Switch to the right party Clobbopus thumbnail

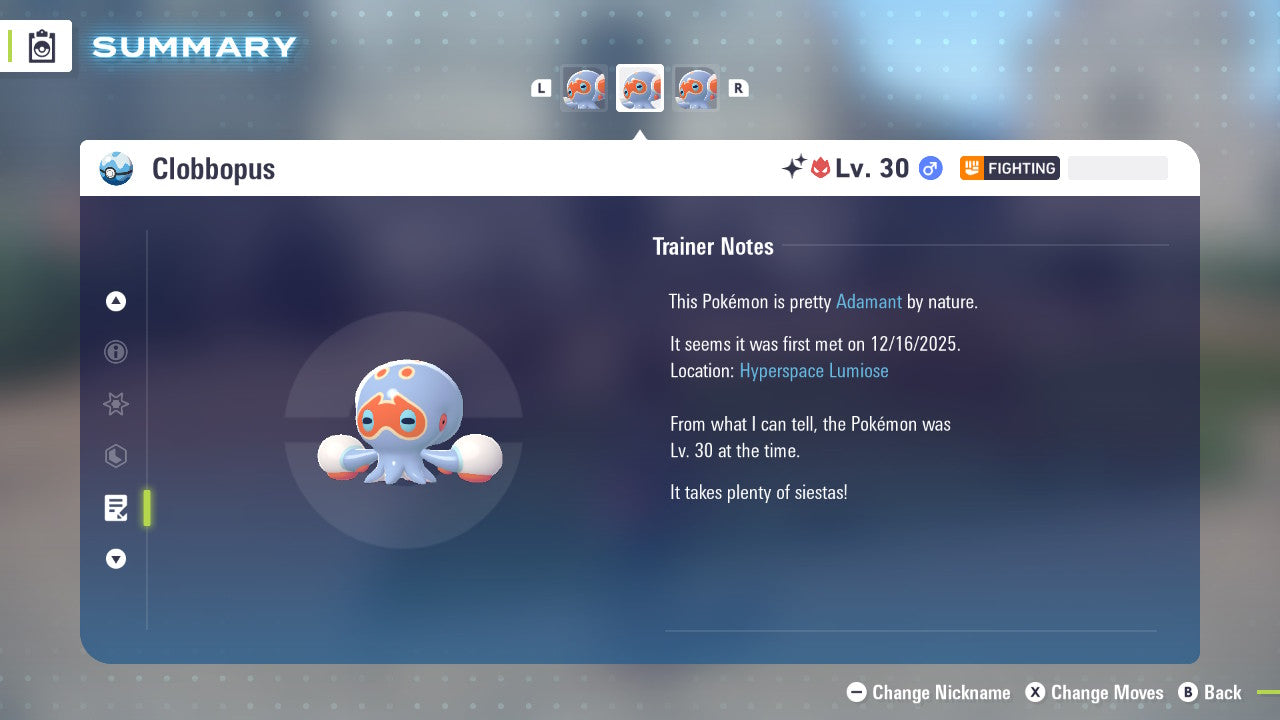tap(696, 88)
